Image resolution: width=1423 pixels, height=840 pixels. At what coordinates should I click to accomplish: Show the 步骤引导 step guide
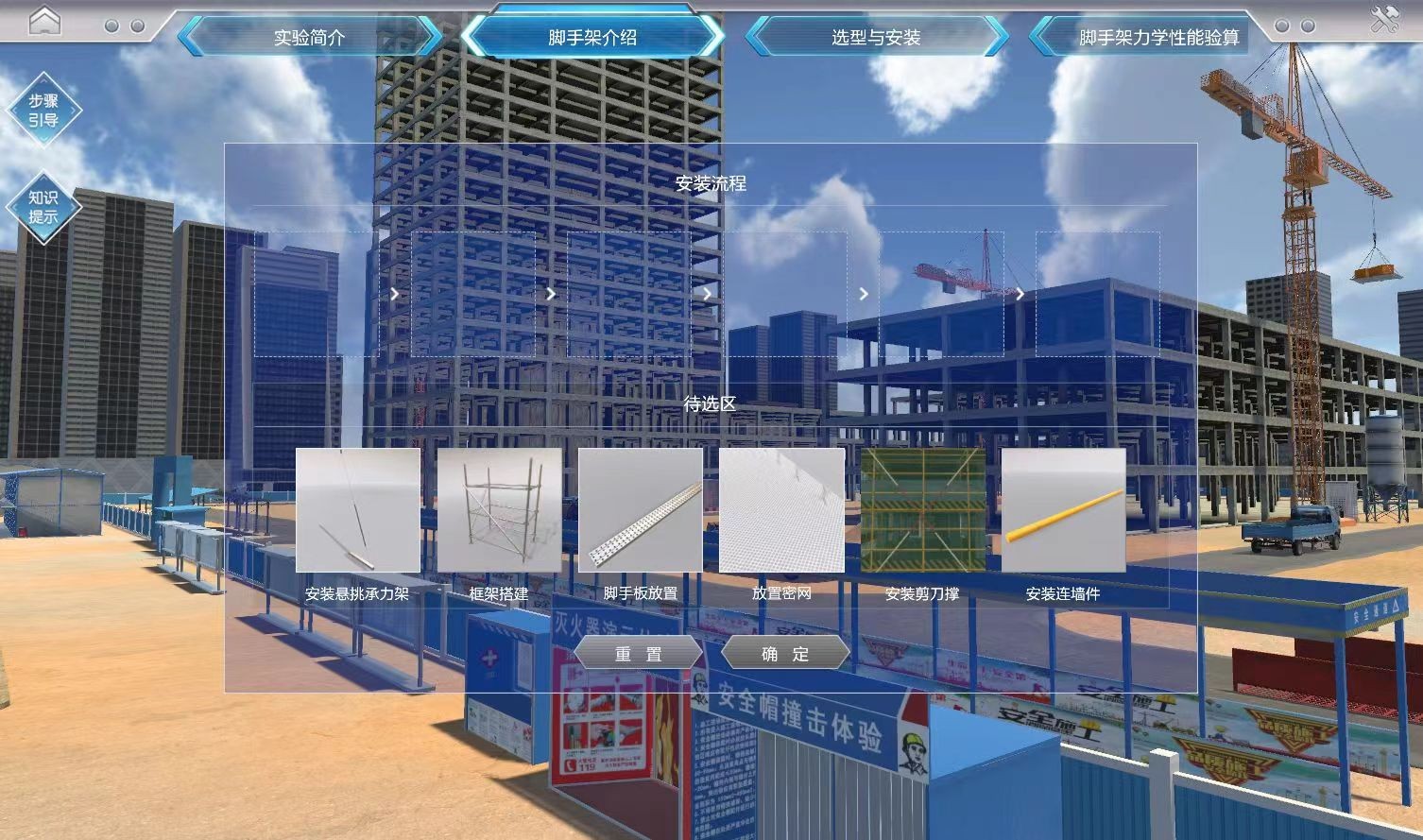tap(43, 111)
